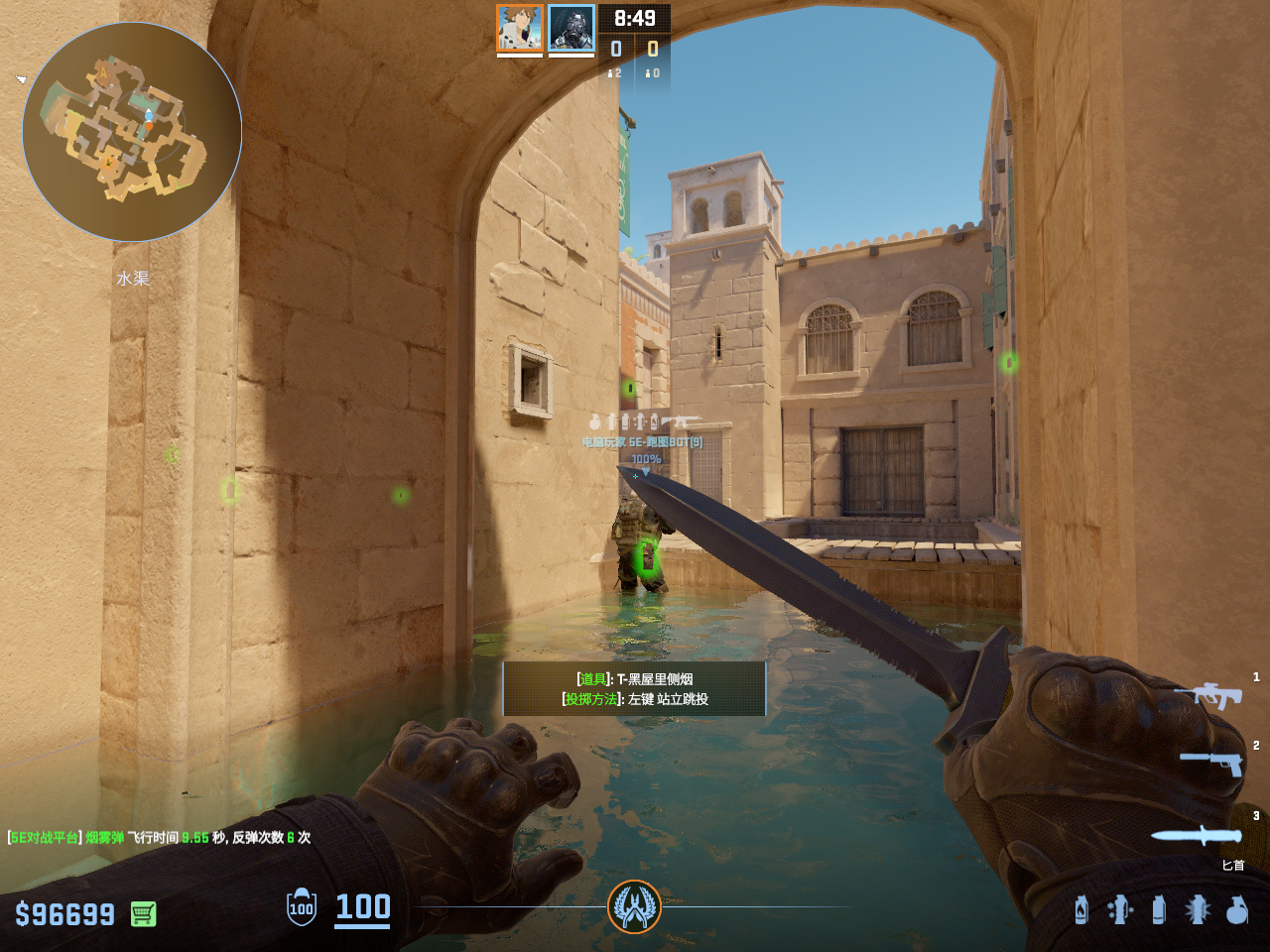Pick the smoke grenade icon
The width and height of the screenshot is (1270, 952).
(1159, 909)
